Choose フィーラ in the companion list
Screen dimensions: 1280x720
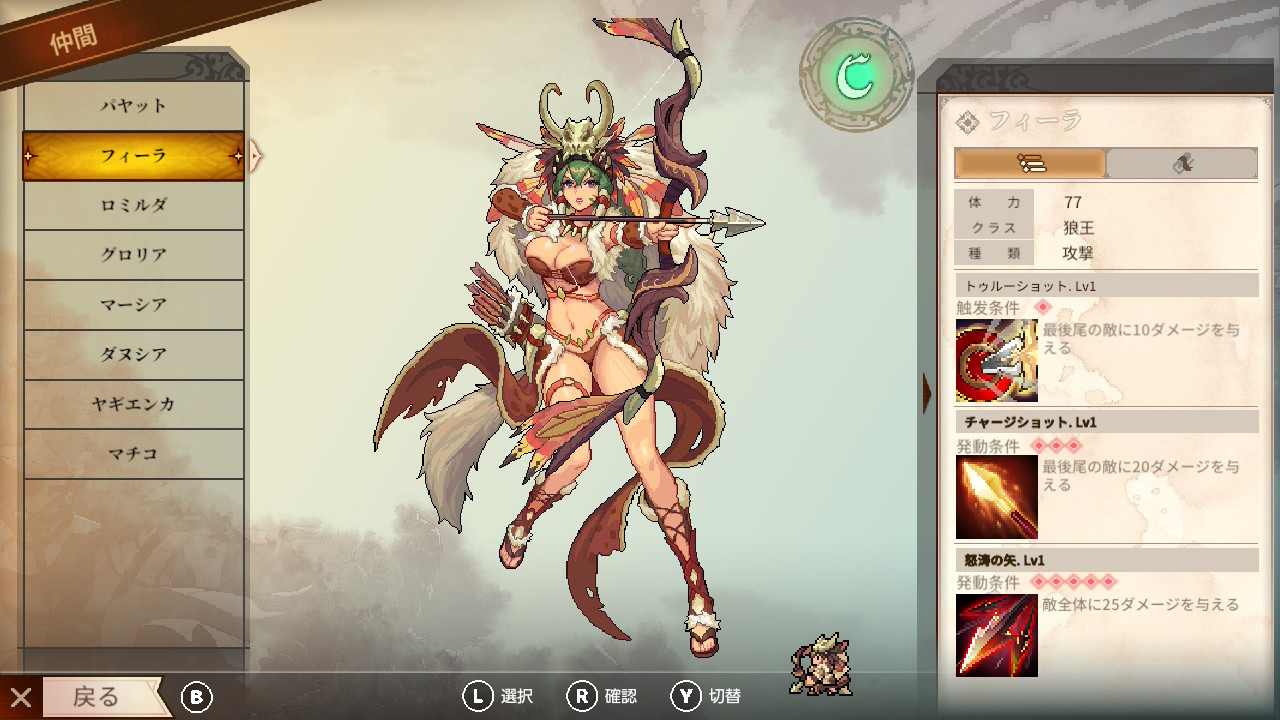133,156
